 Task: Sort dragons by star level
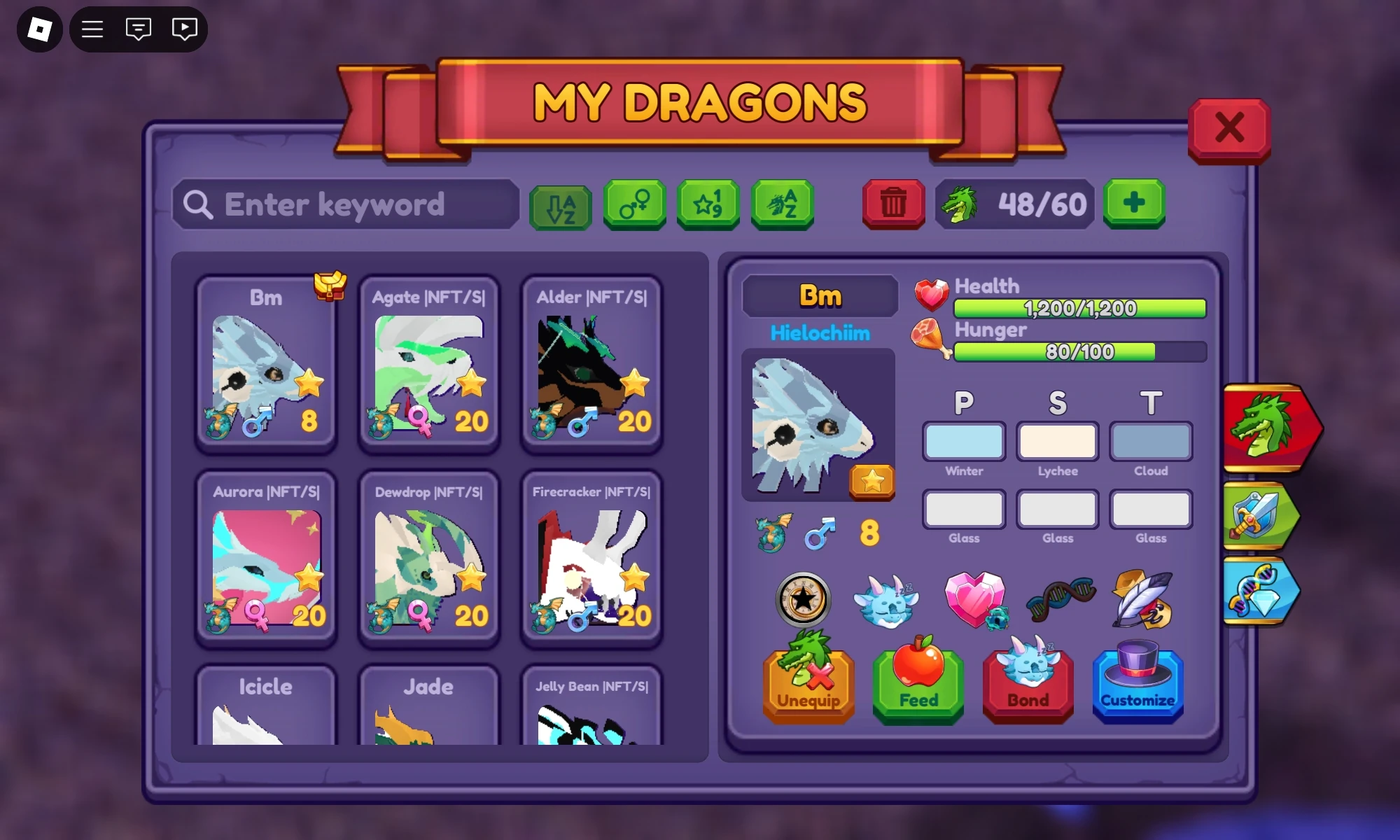click(708, 205)
